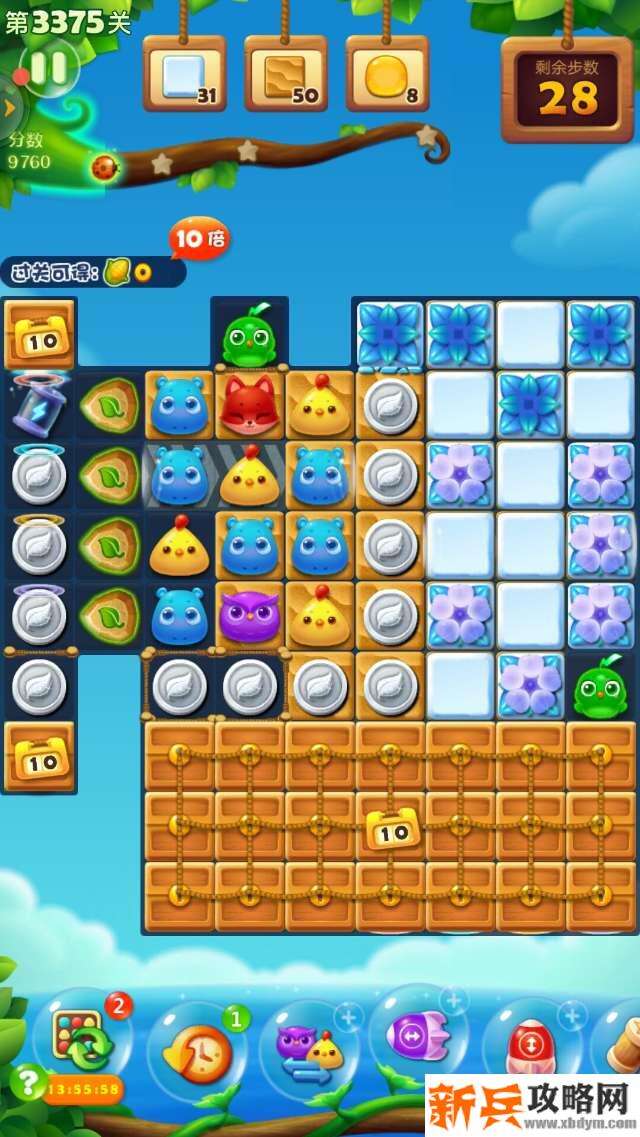Pause the game with the pause button
This screenshot has width=640, height=1137.
pyautogui.click(x=47, y=68)
